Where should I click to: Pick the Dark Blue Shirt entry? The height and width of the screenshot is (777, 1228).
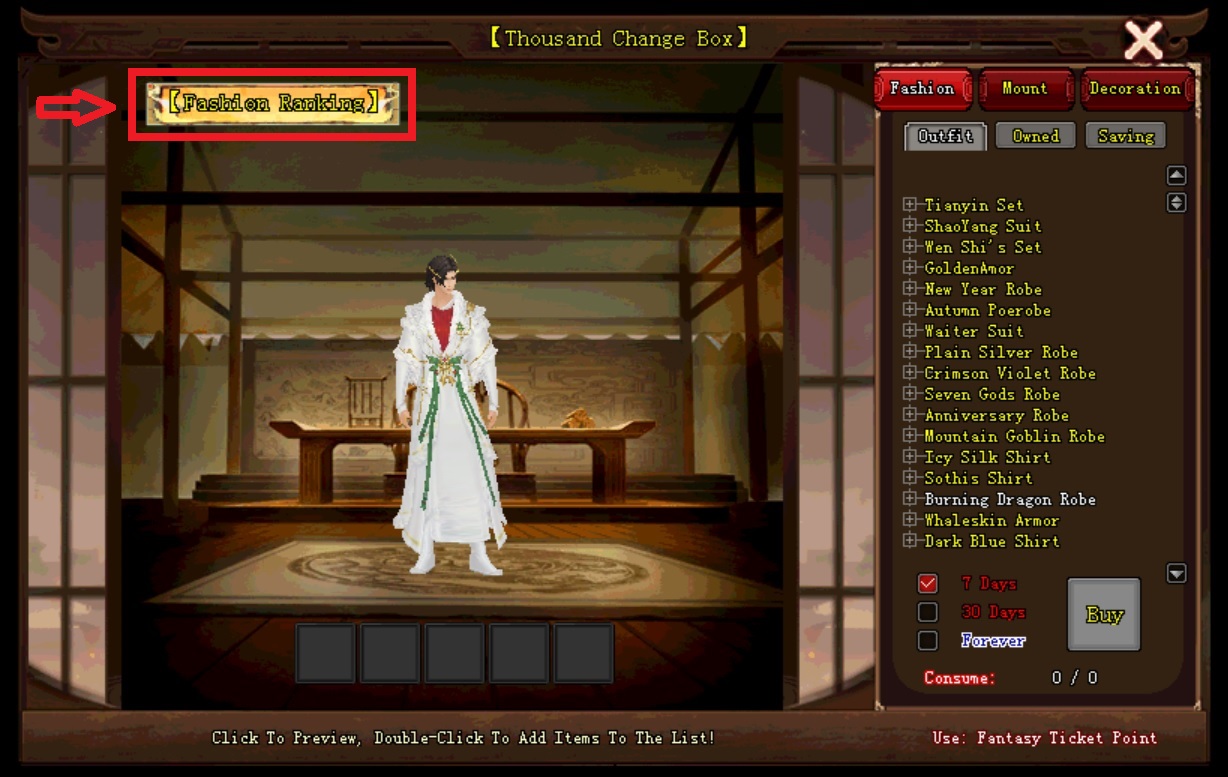(x=991, y=541)
